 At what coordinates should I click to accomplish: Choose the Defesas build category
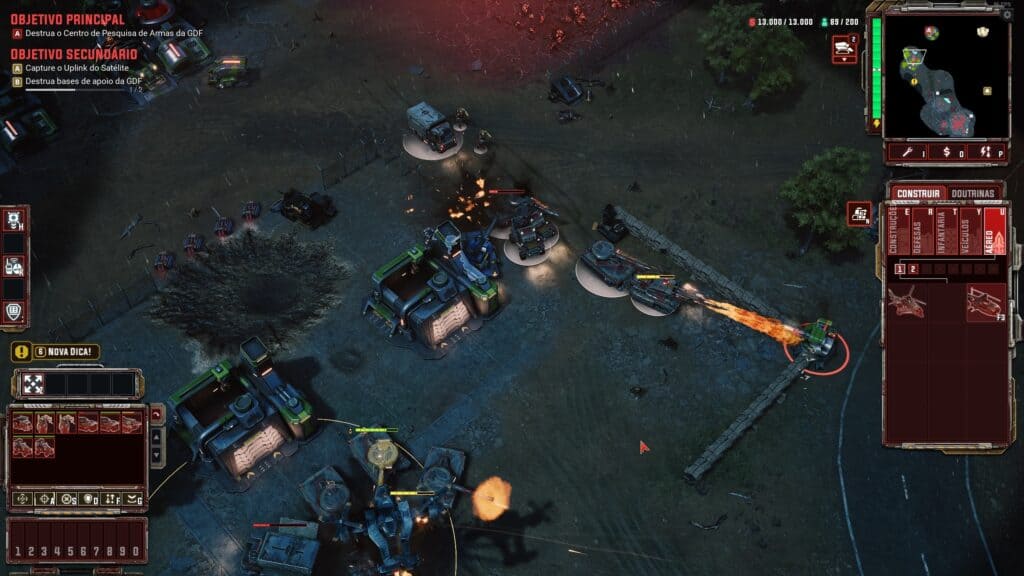tap(917, 231)
